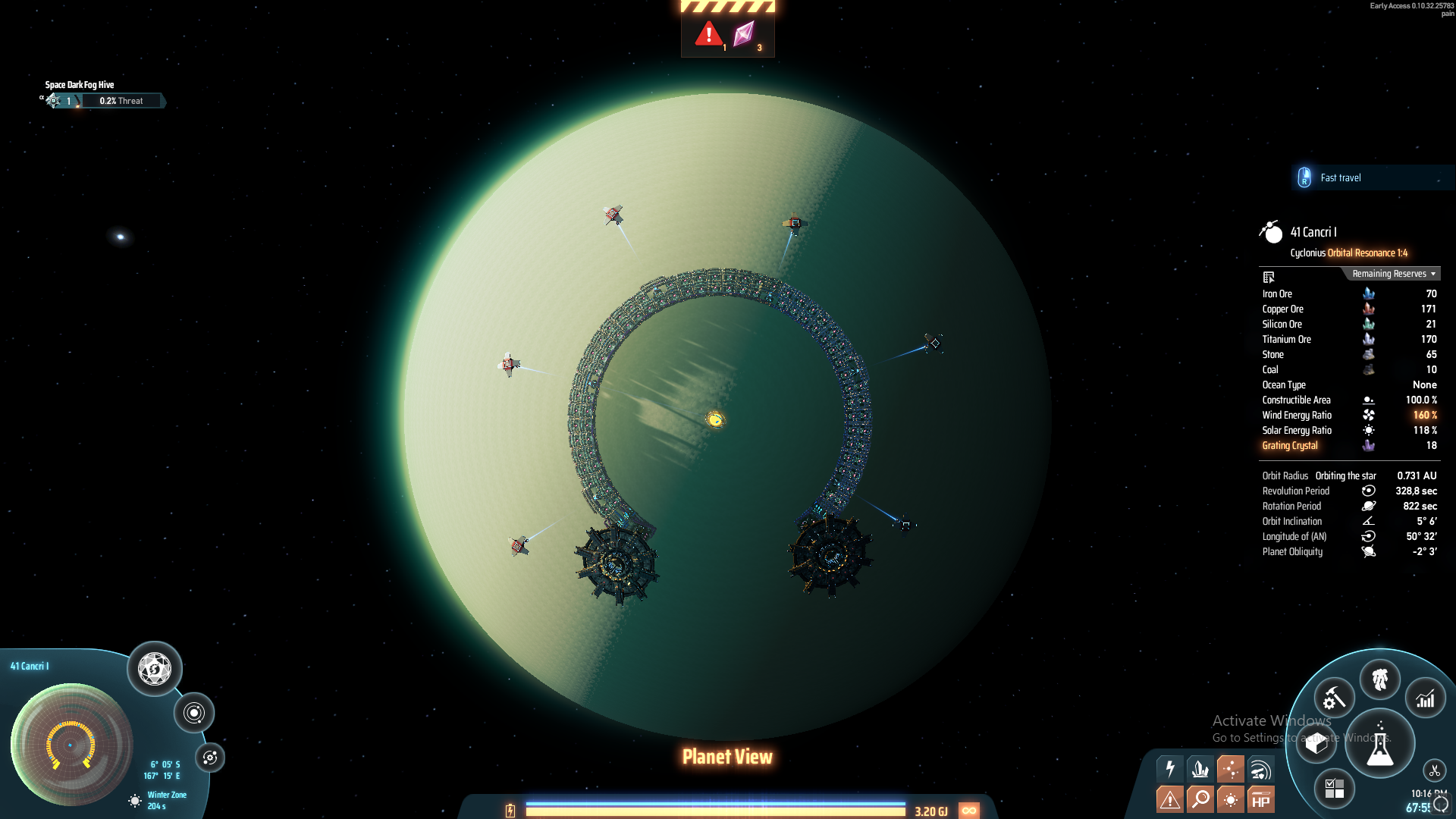Screen dimensions: 1456x819
Task: Open the star system orbit view
Action: coord(194,713)
